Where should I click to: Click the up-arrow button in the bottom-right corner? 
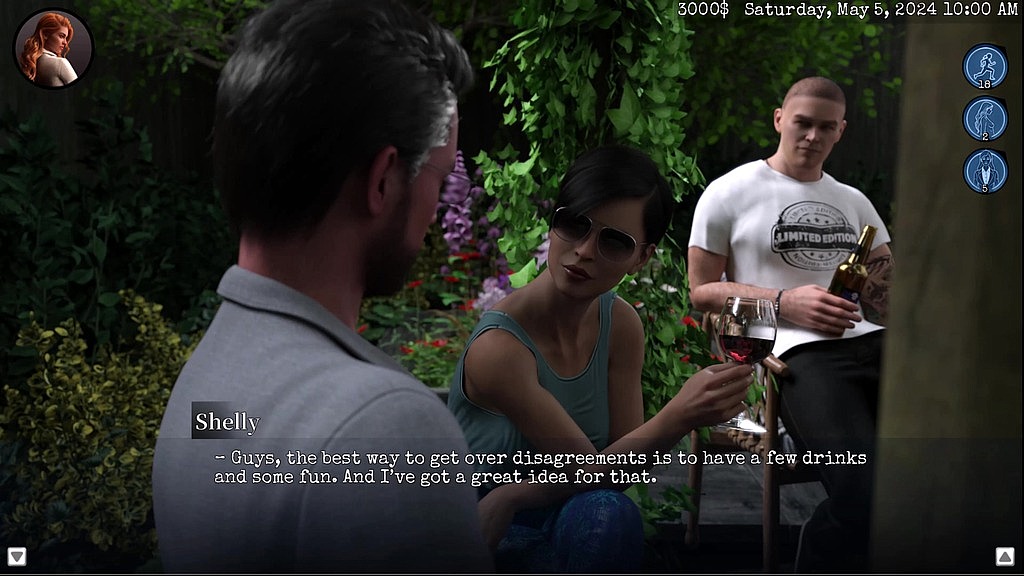(1005, 556)
